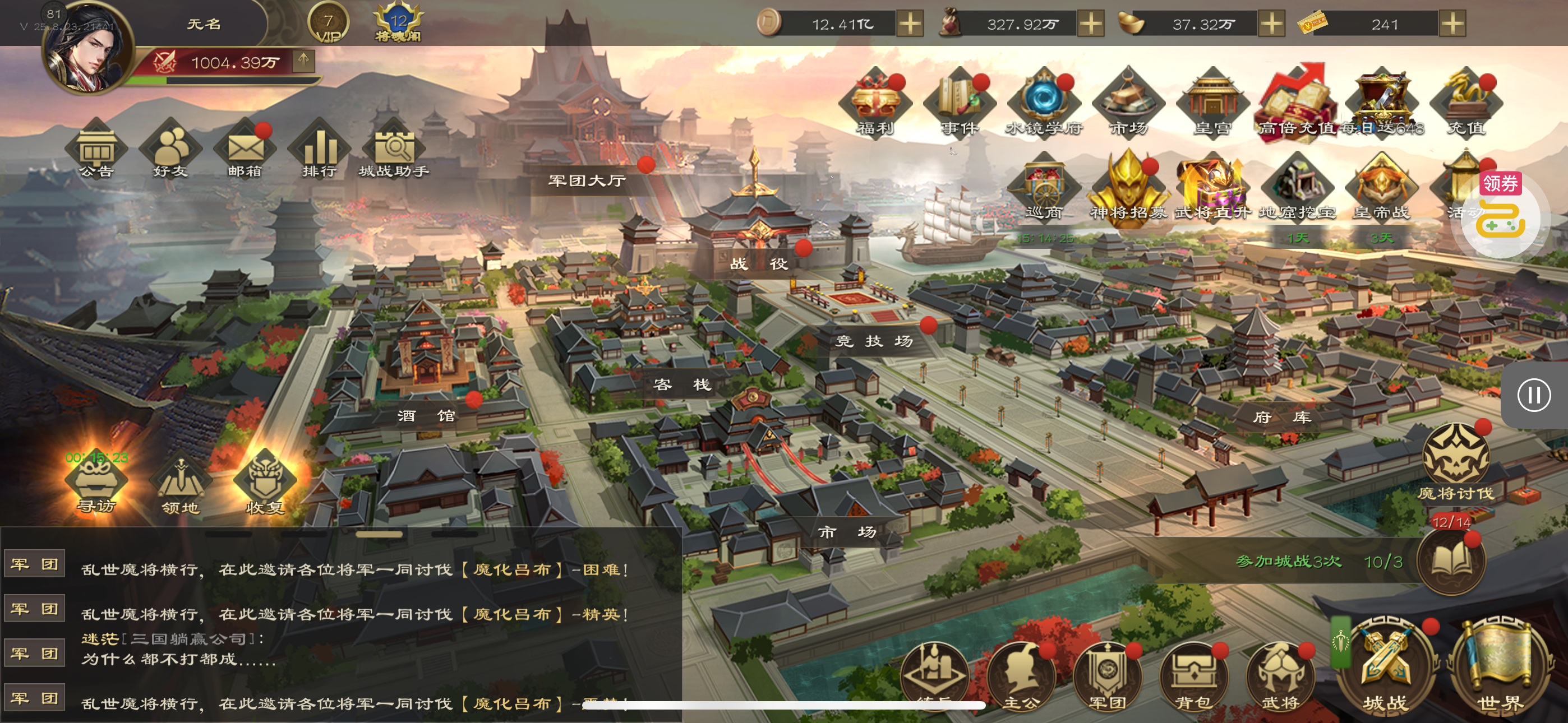Open the 公告 announcements icon
Viewport: 1568px width, 723px height.
[96, 151]
